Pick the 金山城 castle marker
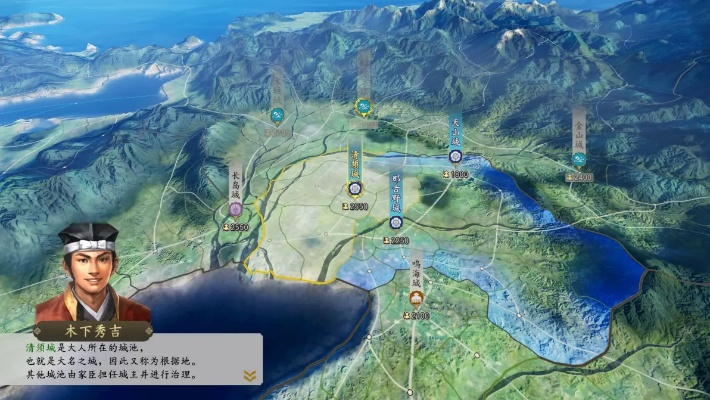710x400 pixels. pyautogui.click(x=578, y=159)
